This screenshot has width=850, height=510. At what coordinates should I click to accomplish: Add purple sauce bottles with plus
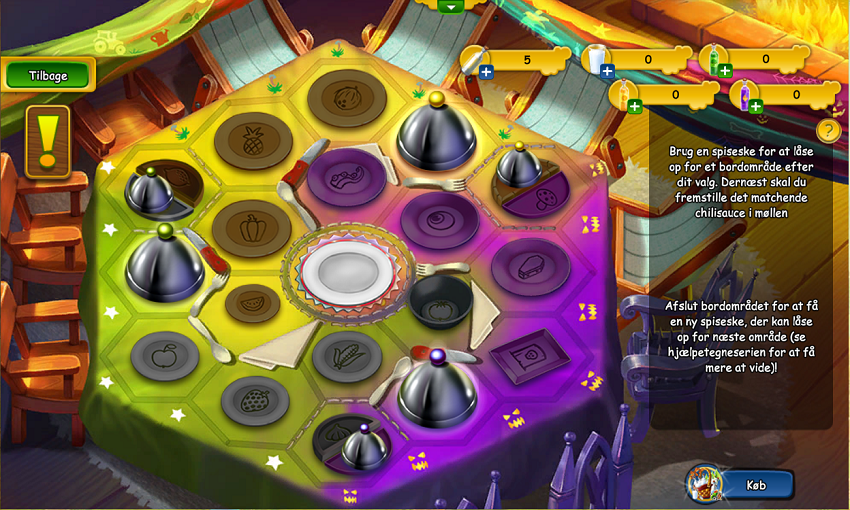tap(755, 106)
